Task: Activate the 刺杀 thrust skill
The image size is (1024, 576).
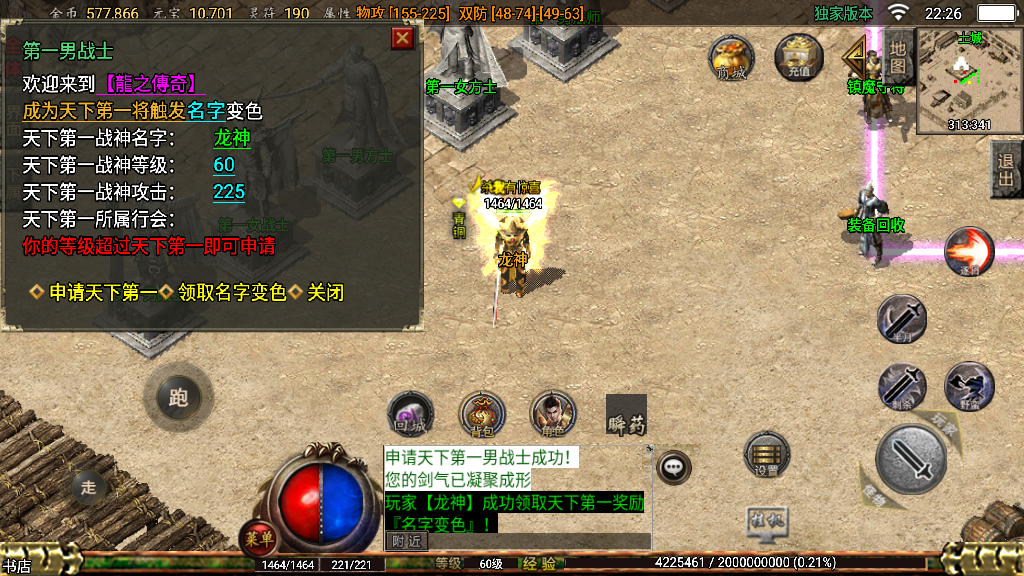Action: tap(901, 386)
